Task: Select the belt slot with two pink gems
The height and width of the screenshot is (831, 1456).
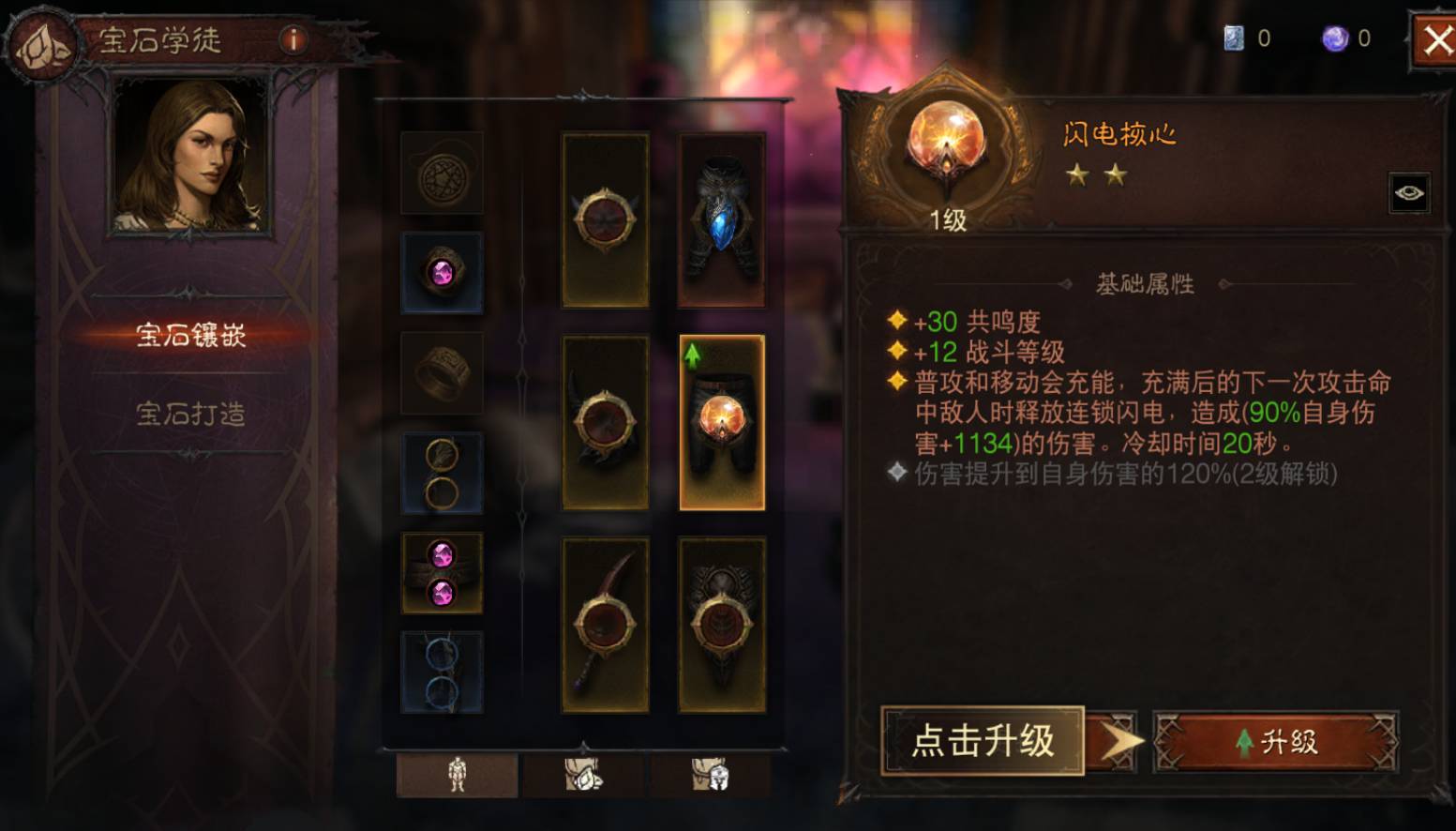Action: point(442,573)
